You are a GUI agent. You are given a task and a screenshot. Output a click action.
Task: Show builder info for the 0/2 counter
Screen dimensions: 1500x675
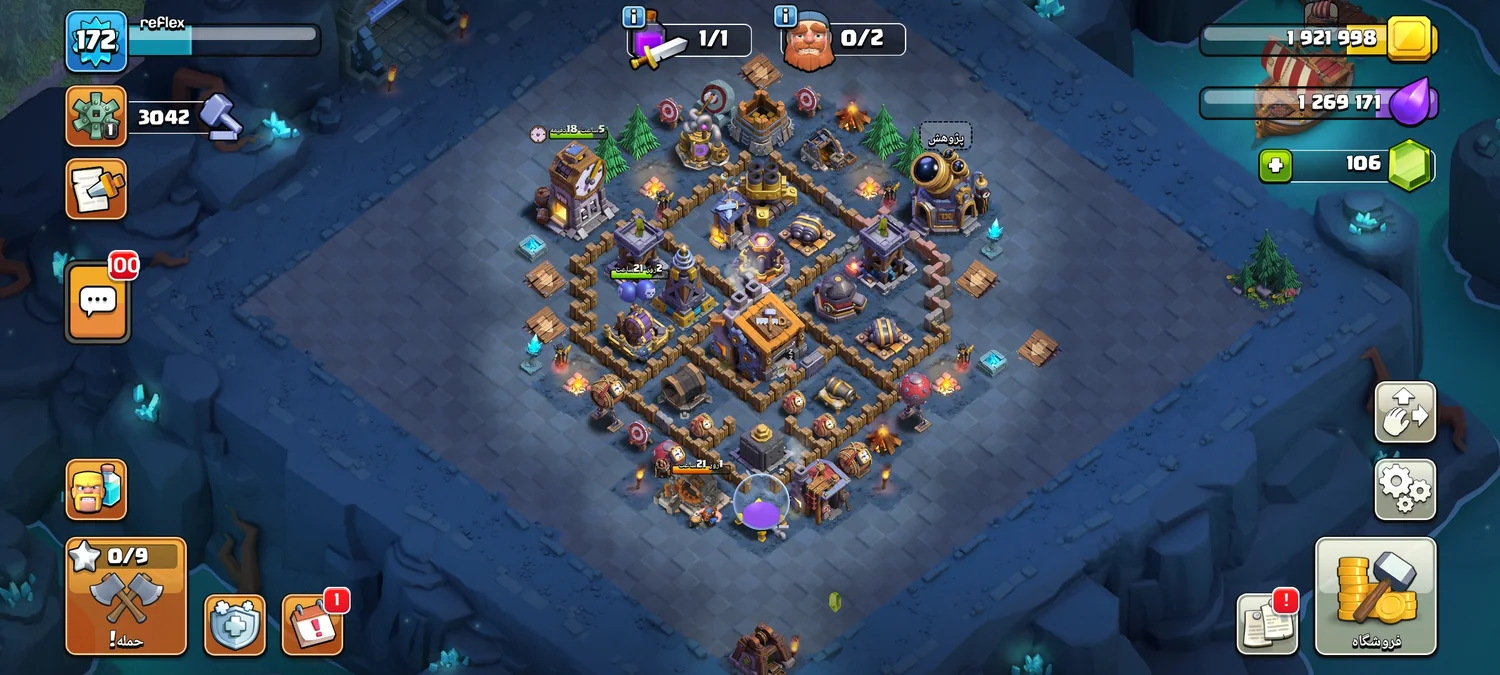[x=785, y=17]
